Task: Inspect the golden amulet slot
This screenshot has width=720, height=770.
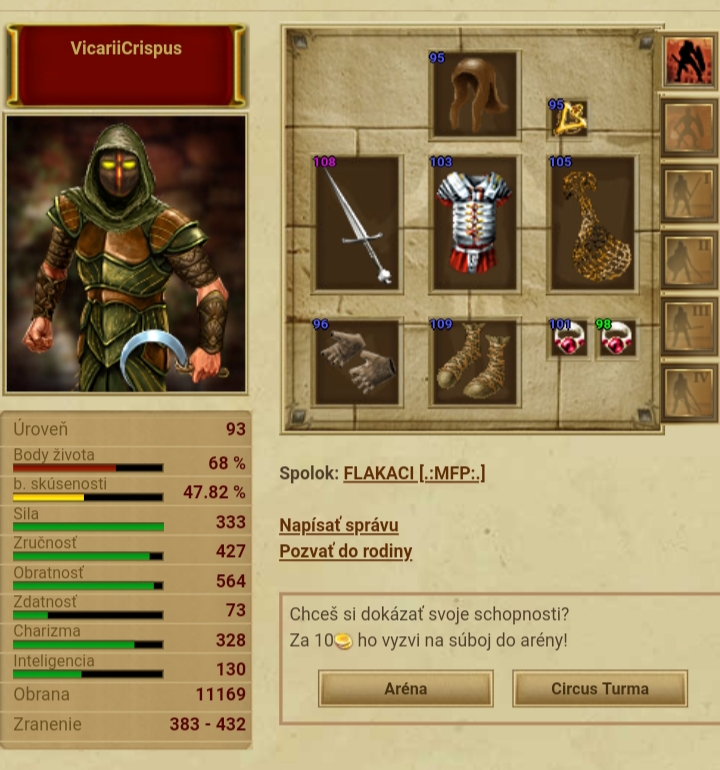Action: tap(570, 119)
